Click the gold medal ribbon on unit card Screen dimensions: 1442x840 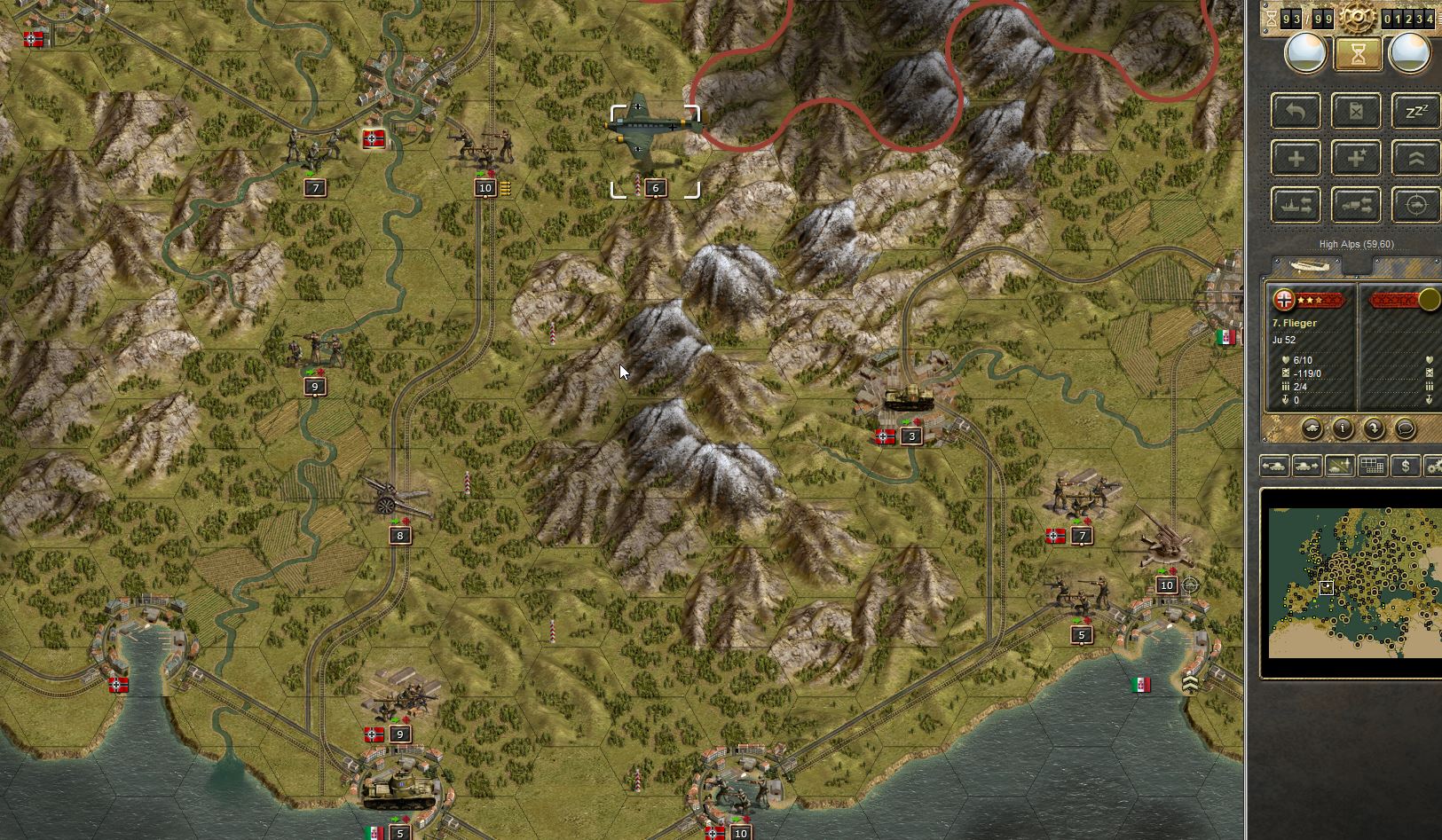pos(1429,300)
